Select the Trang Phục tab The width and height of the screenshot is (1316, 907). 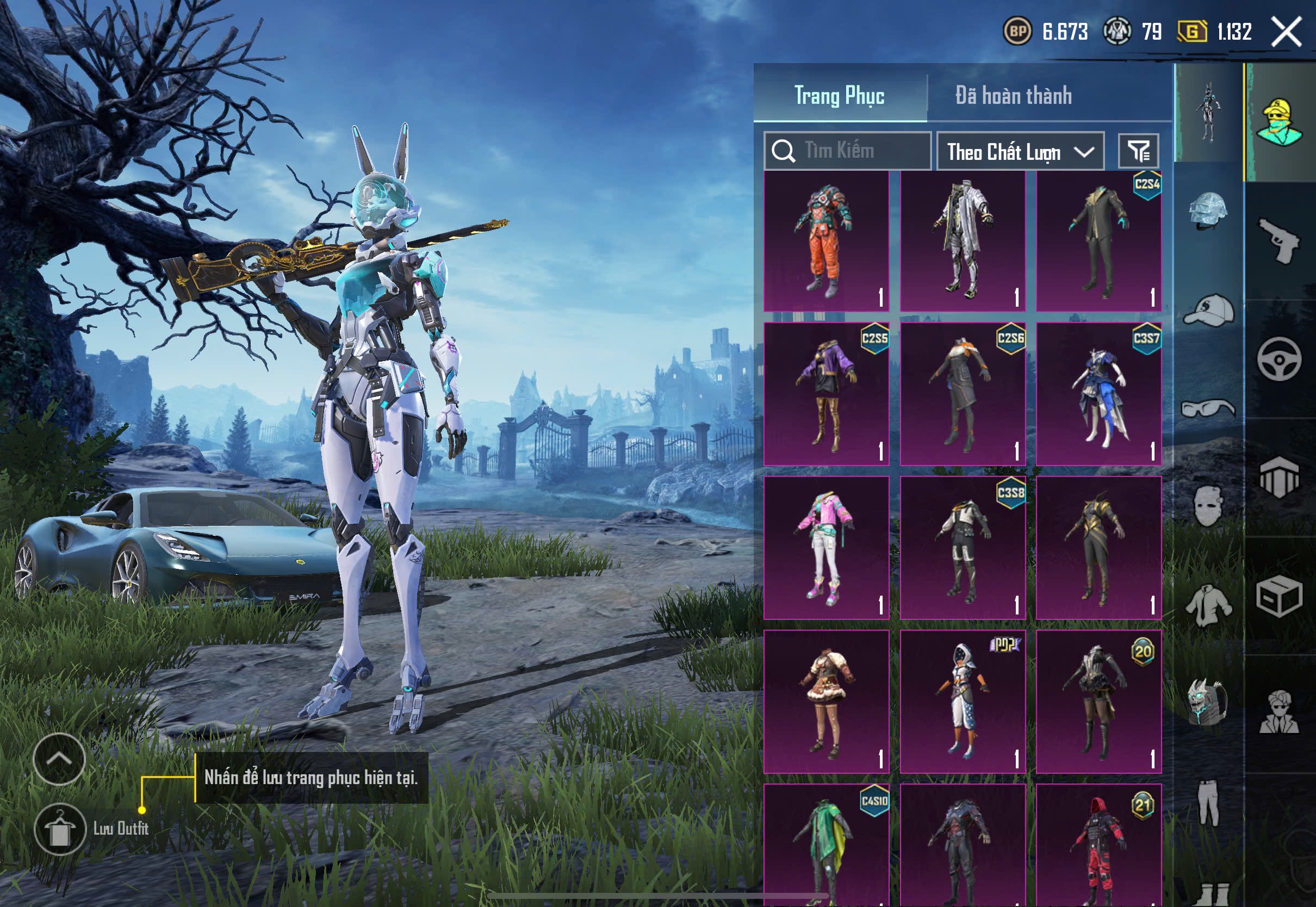[839, 96]
